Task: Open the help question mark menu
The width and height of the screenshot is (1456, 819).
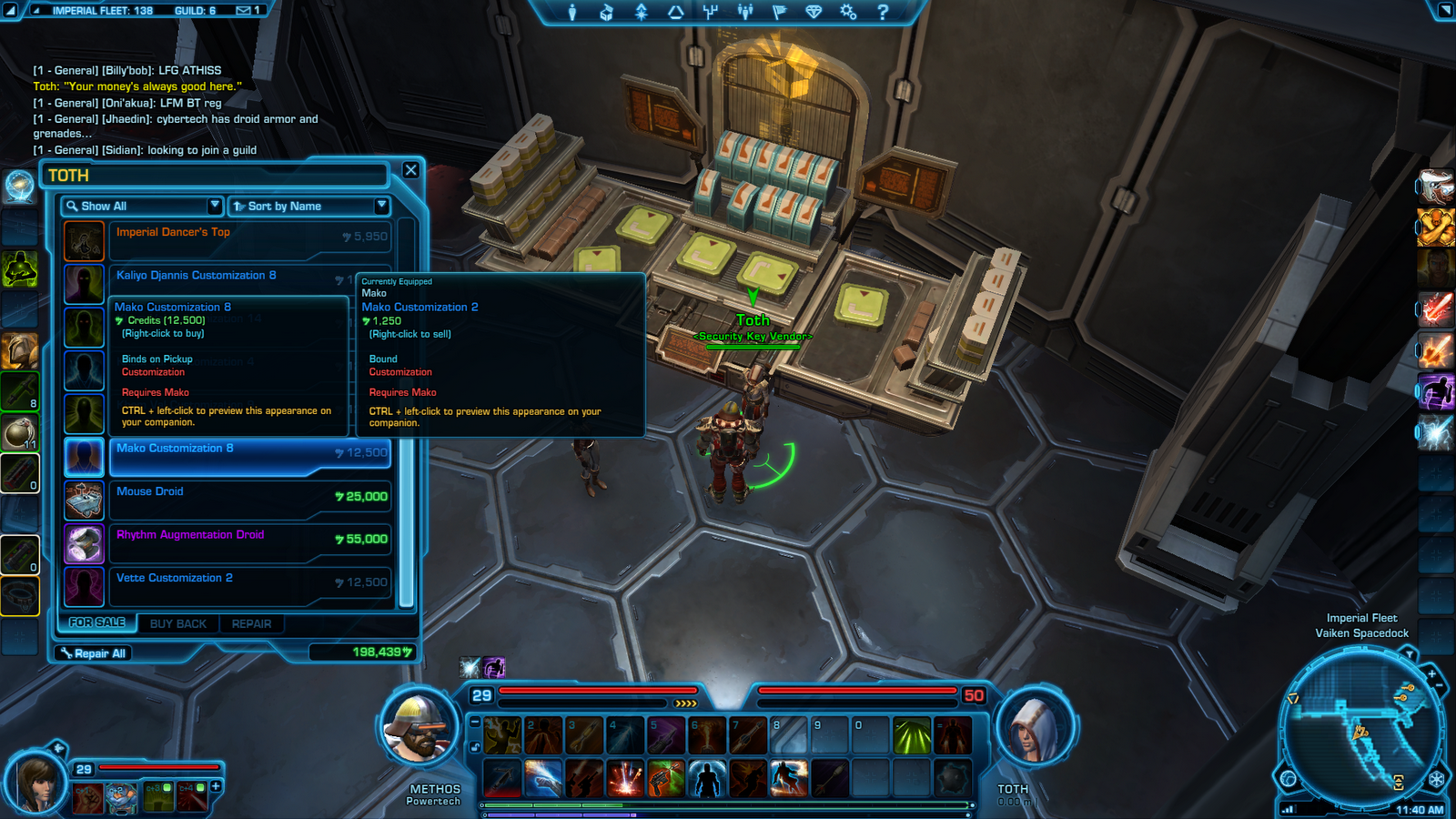Action: [882, 12]
